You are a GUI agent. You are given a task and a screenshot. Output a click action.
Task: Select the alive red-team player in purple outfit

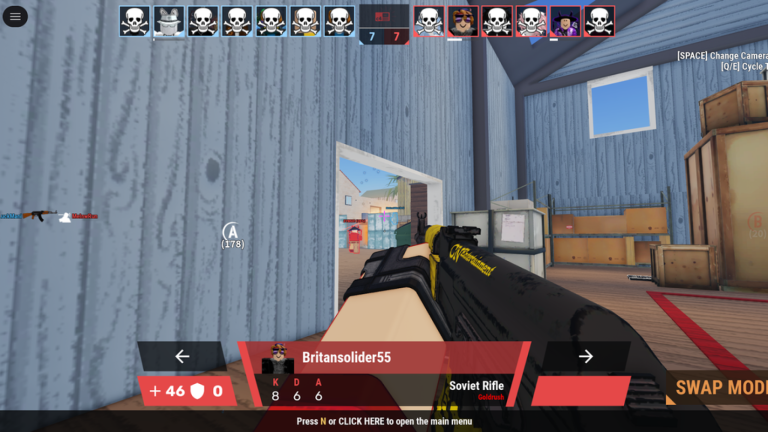click(x=565, y=21)
